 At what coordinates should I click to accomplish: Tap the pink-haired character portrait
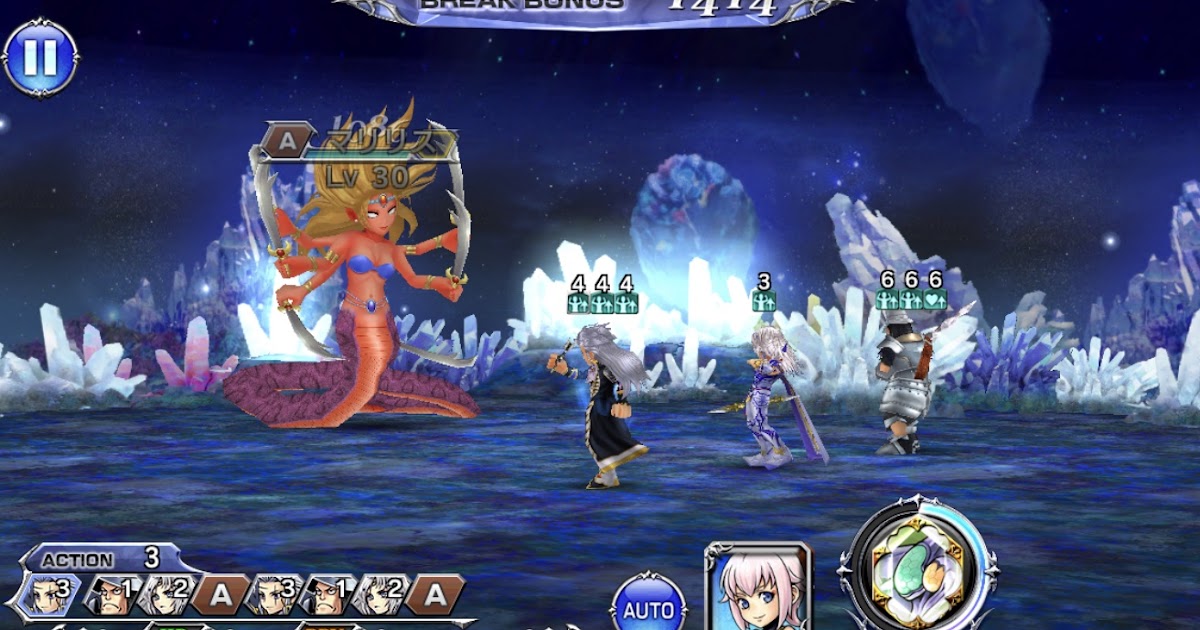[758, 588]
